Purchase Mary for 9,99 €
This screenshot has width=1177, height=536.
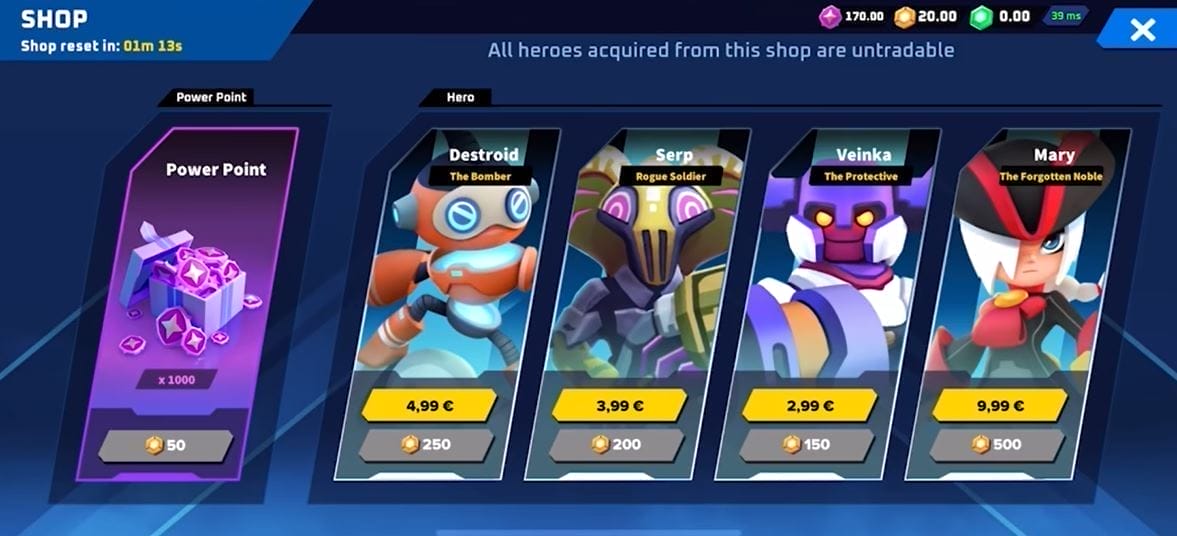(x=998, y=405)
